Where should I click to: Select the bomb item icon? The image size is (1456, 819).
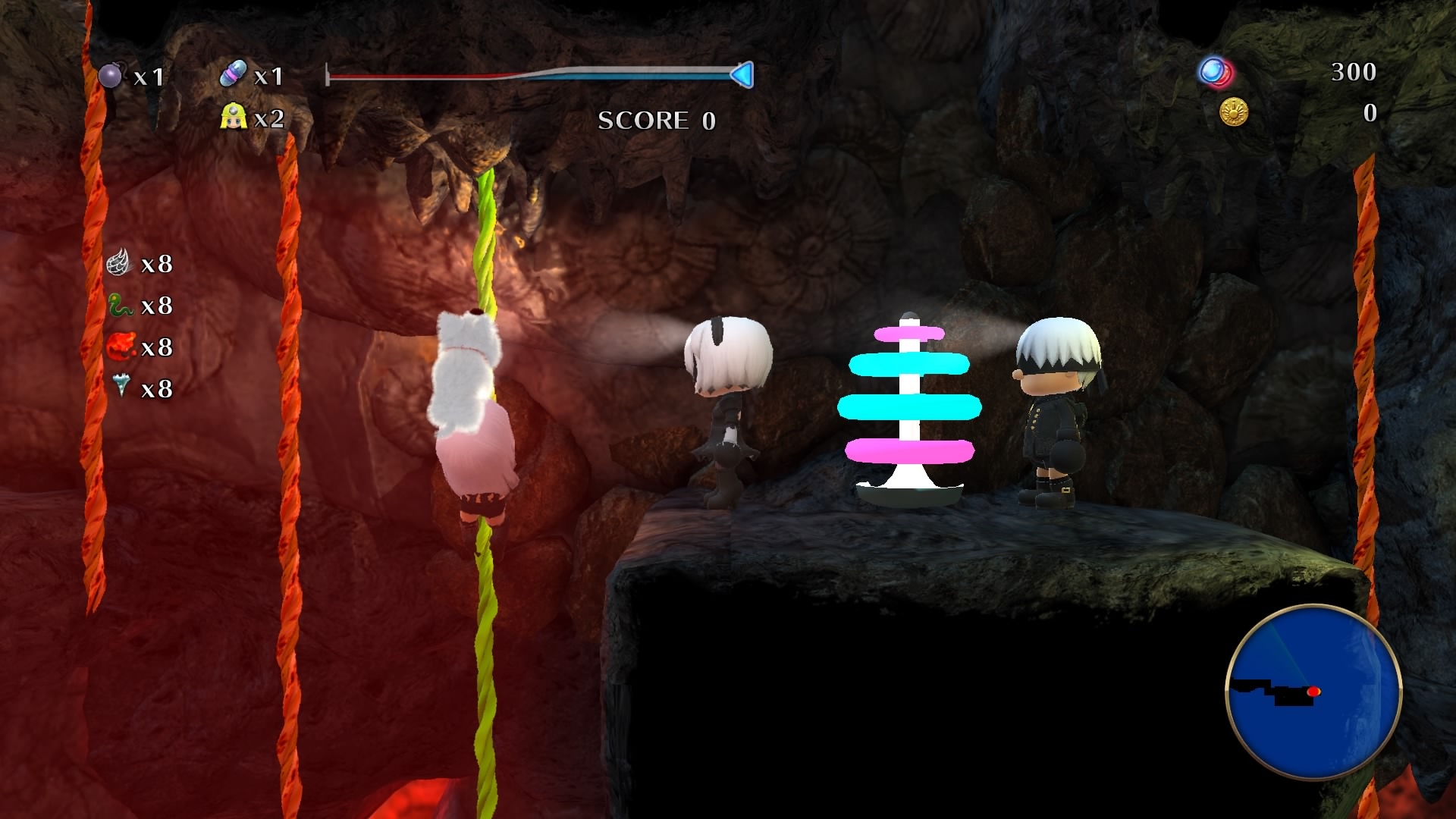111,75
